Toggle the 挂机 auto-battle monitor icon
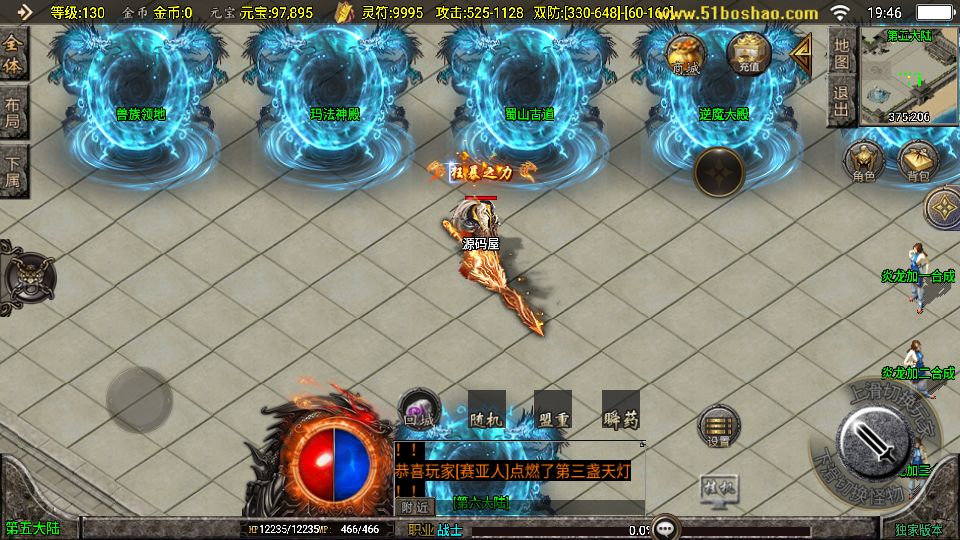 click(x=719, y=489)
